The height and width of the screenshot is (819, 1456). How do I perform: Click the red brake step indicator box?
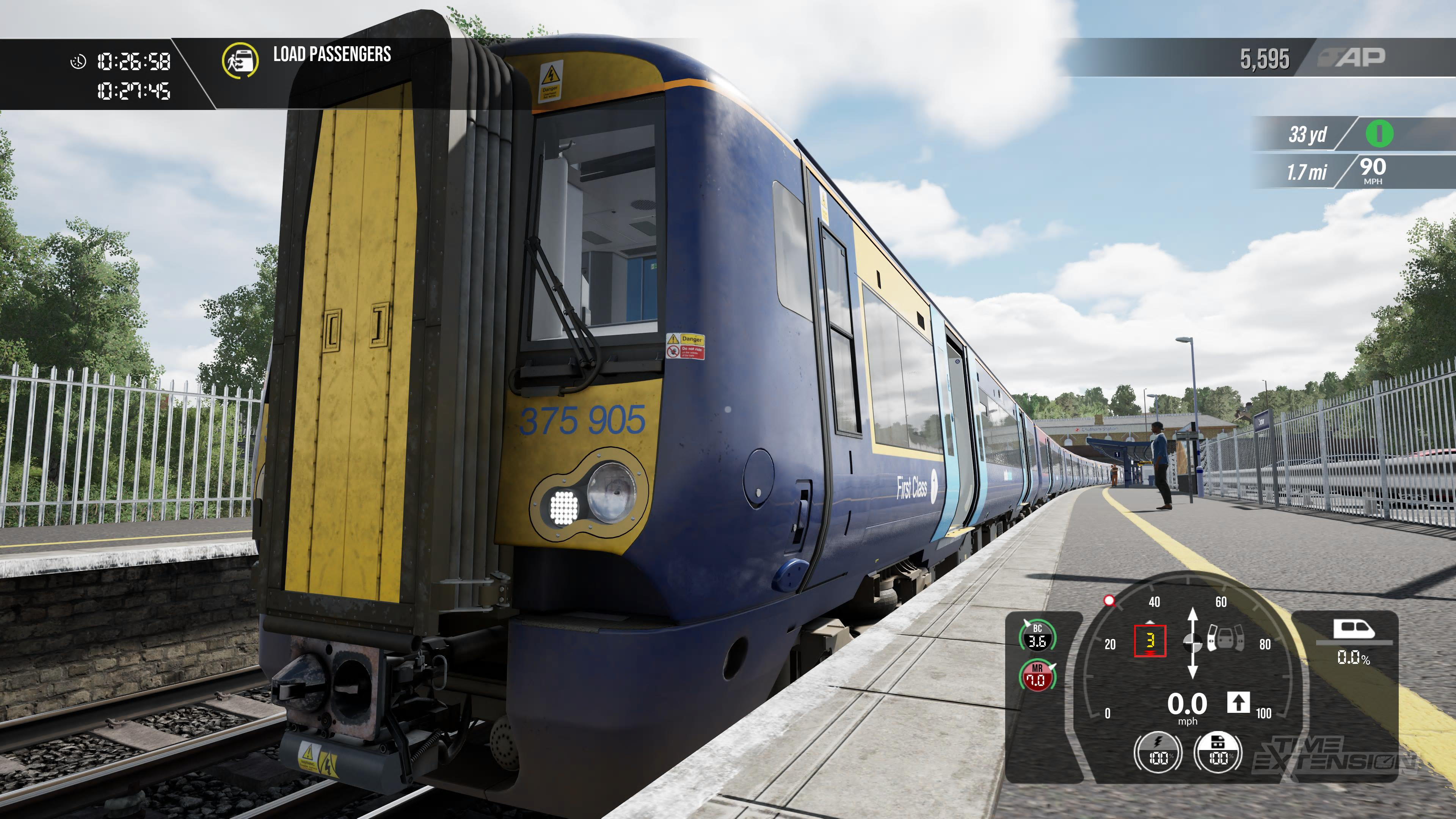click(x=1150, y=641)
